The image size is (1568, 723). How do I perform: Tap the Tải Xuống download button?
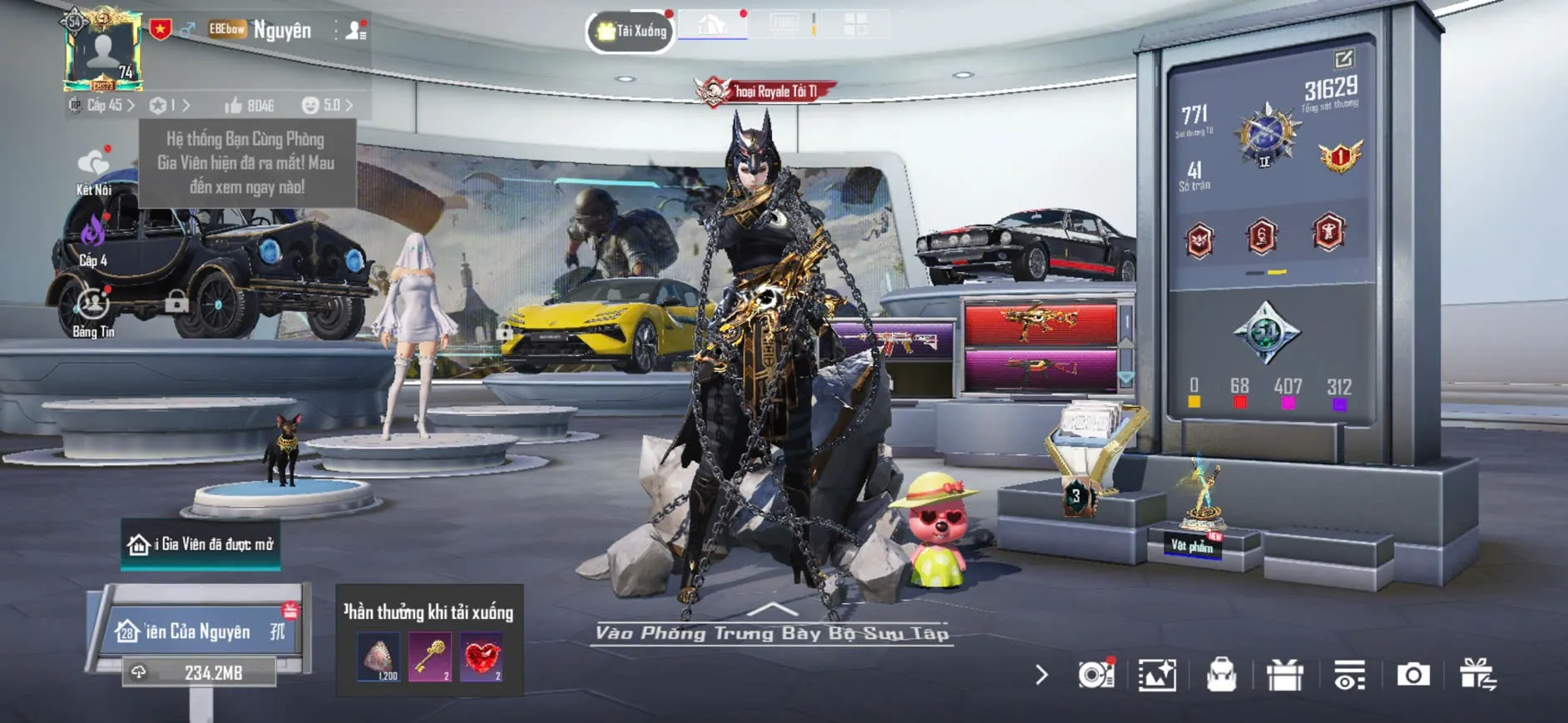(631, 32)
